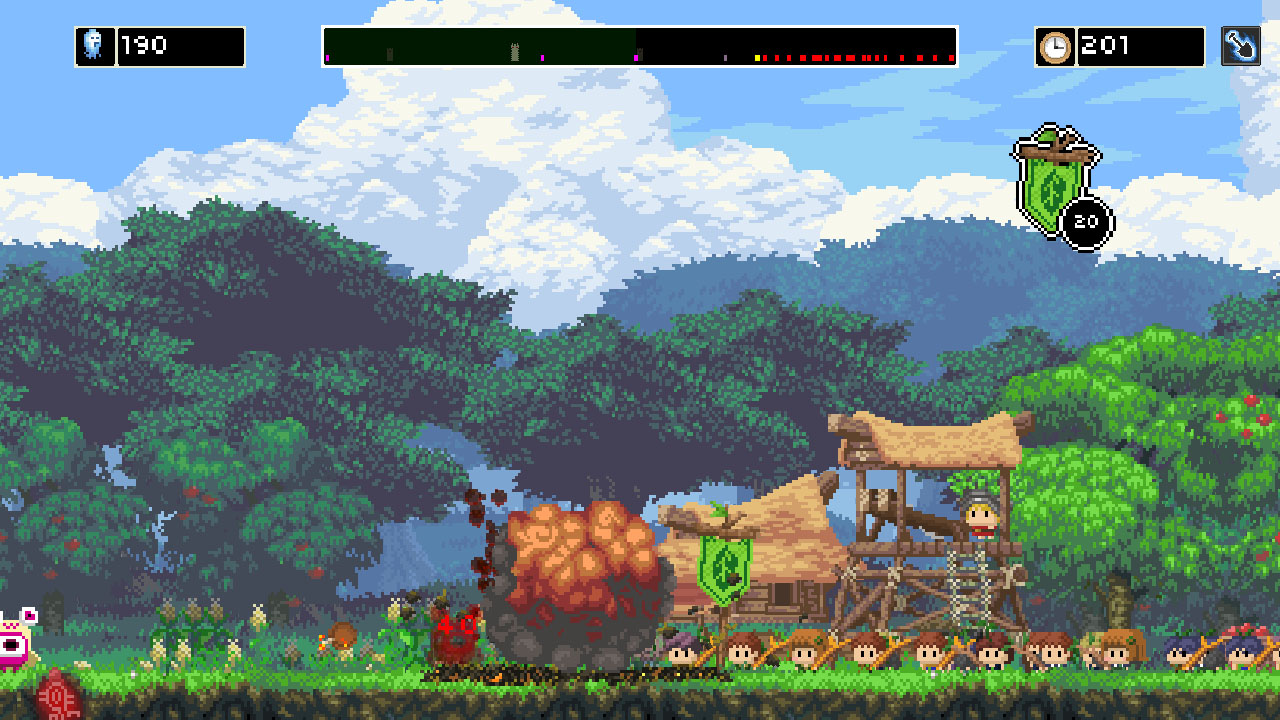Click the ghost icon's black frame panel
The width and height of the screenshot is (1280, 720).
click(x=95, y=44)
